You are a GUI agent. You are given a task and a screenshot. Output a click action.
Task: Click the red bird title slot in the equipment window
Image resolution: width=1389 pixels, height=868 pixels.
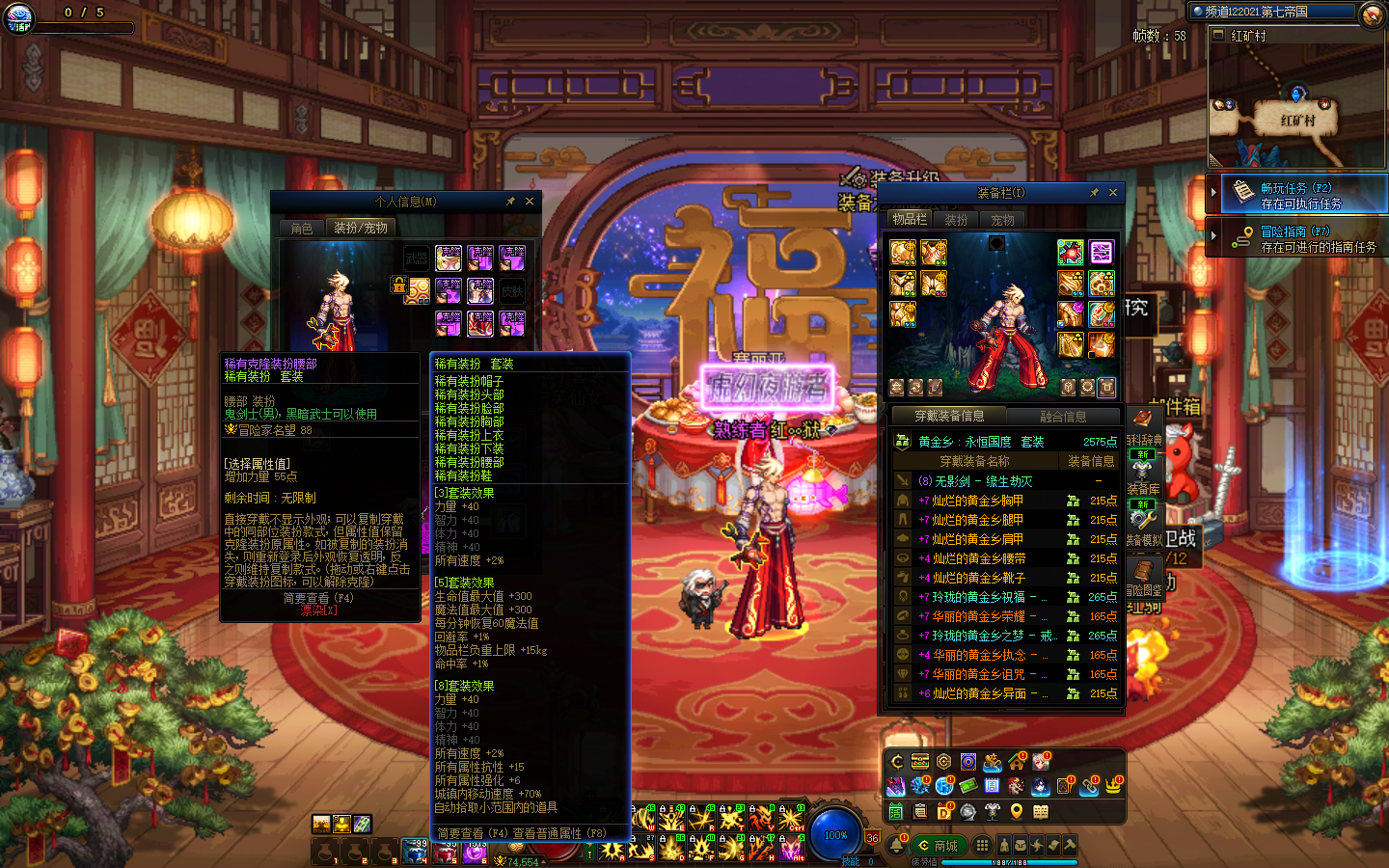(x=1070, y=253)
